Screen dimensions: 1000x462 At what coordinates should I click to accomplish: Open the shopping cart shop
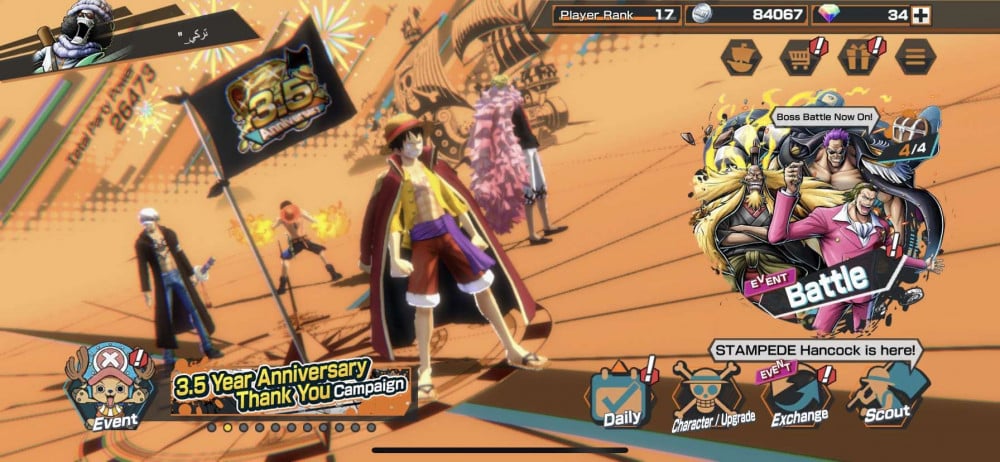coord(799,56)
